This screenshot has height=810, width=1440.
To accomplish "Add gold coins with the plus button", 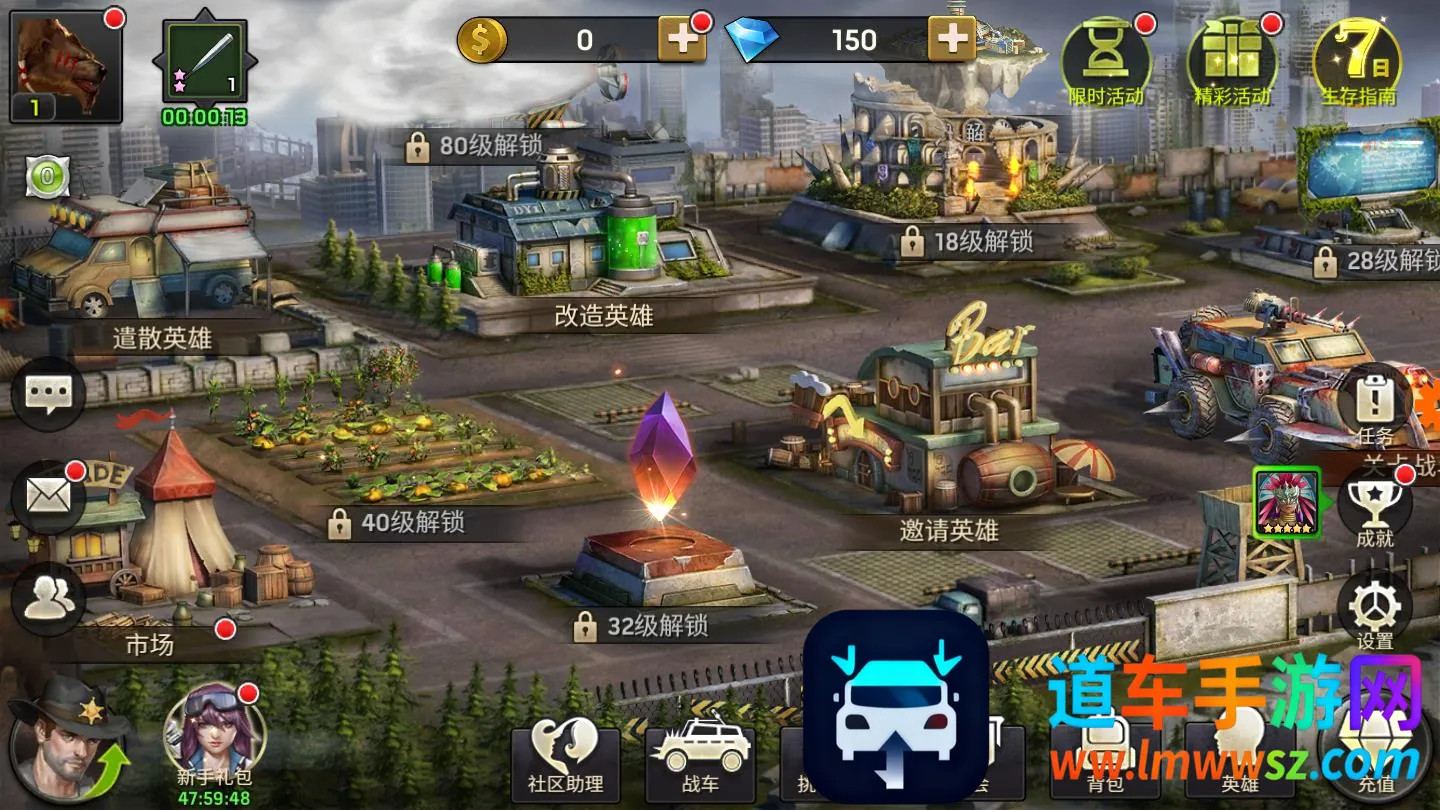I will coord(682,40).
